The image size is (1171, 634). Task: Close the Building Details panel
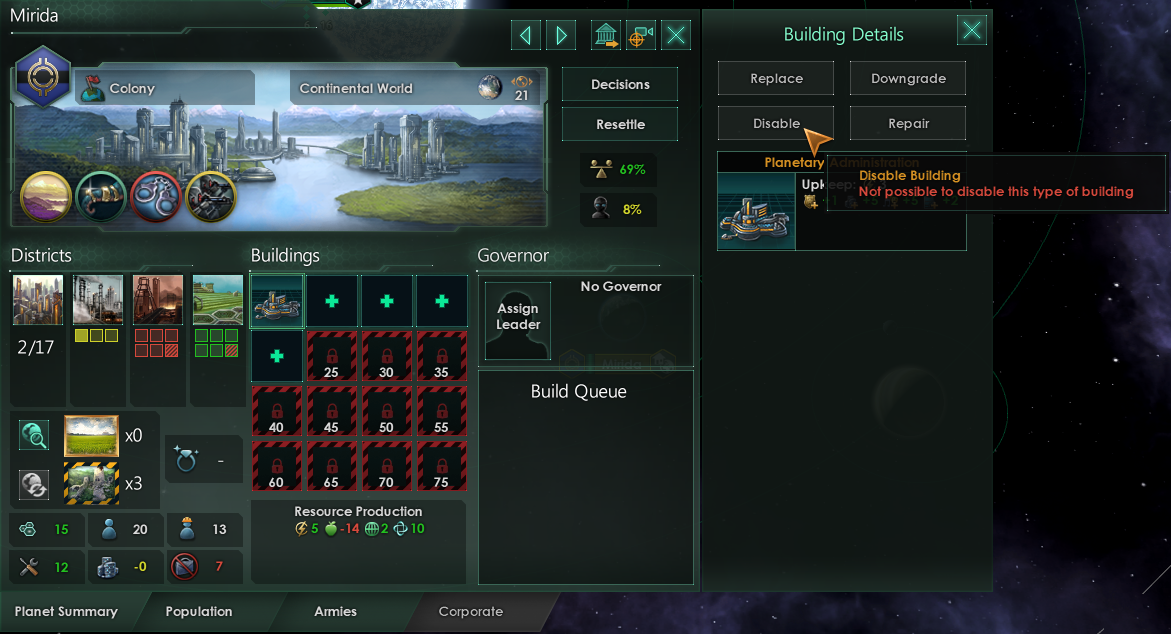click(971, 30)
